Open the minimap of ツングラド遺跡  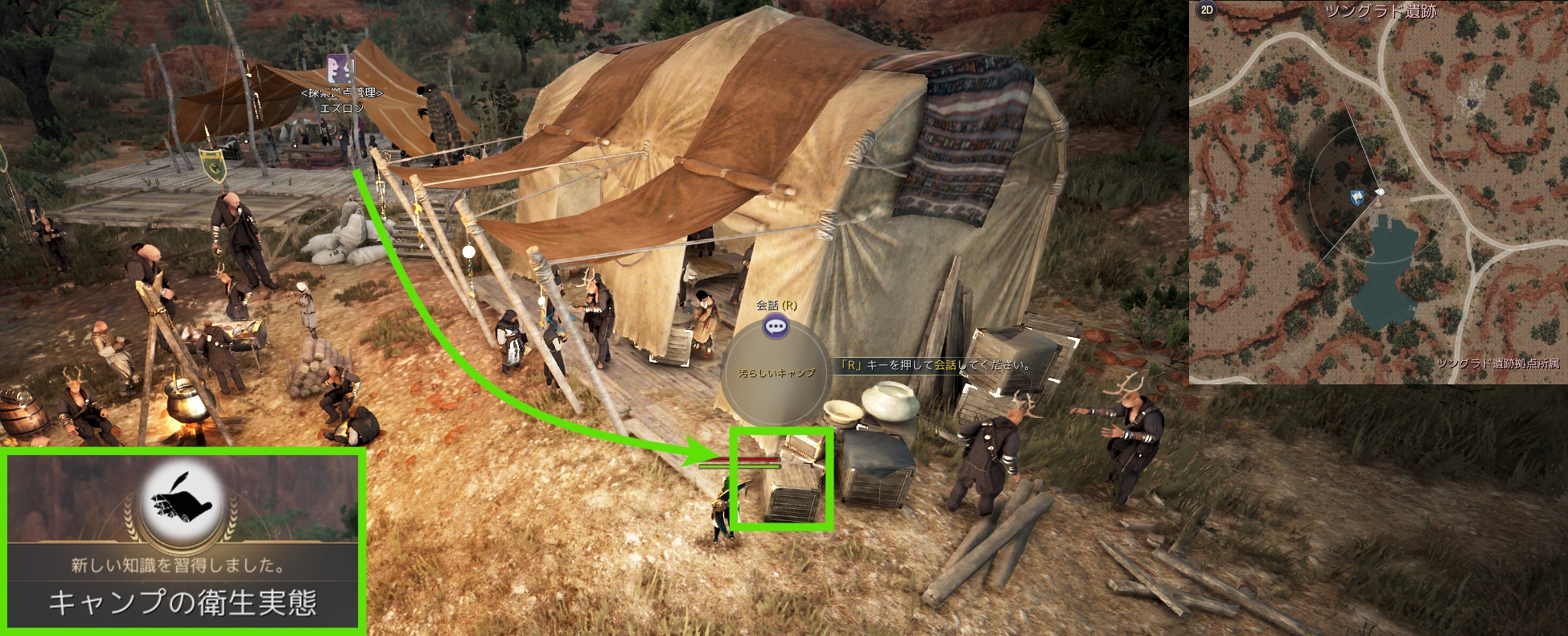coord(1378,193)
